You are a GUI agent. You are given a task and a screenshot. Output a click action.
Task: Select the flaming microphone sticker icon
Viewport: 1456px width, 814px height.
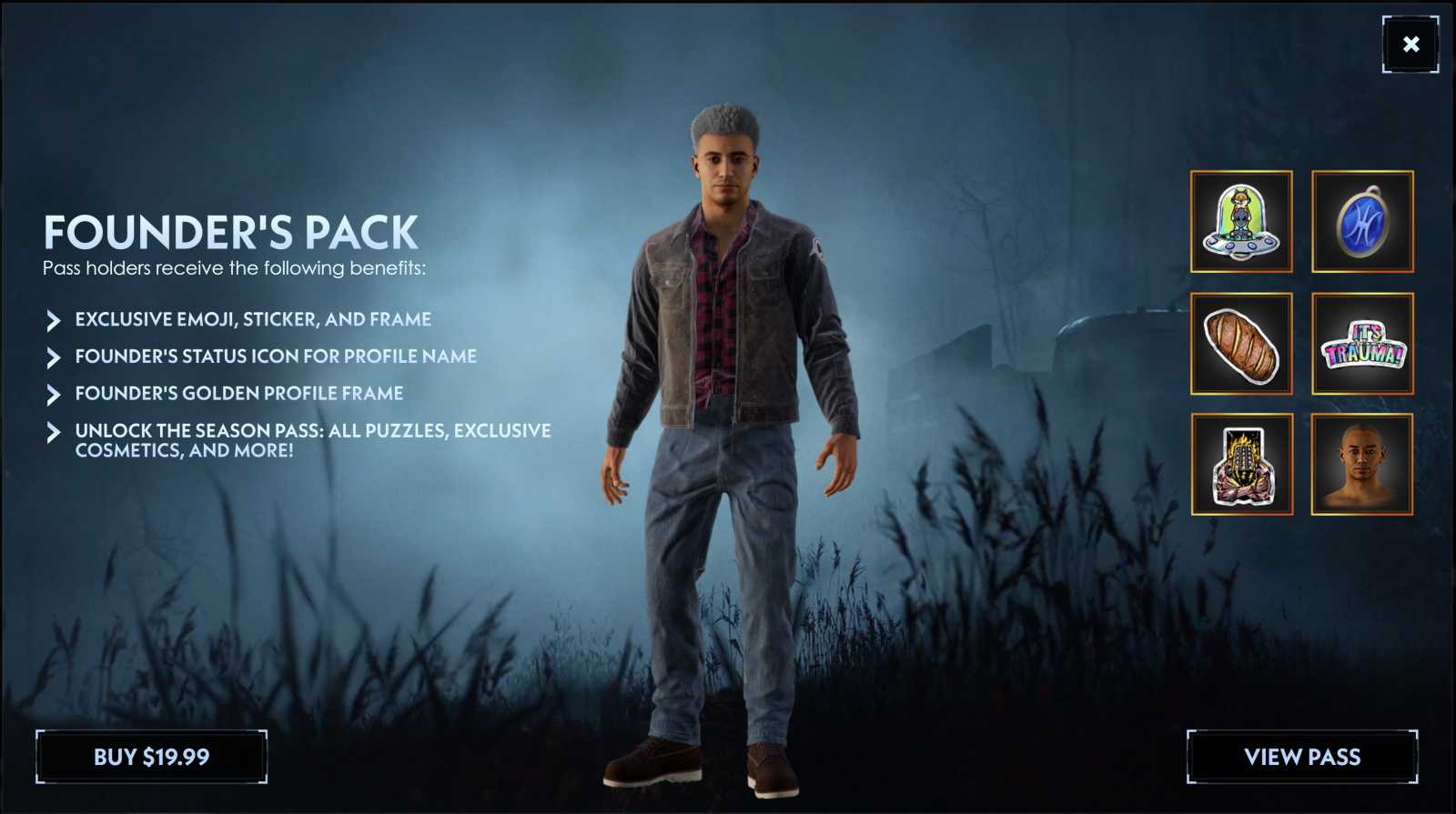point(1240,466)
